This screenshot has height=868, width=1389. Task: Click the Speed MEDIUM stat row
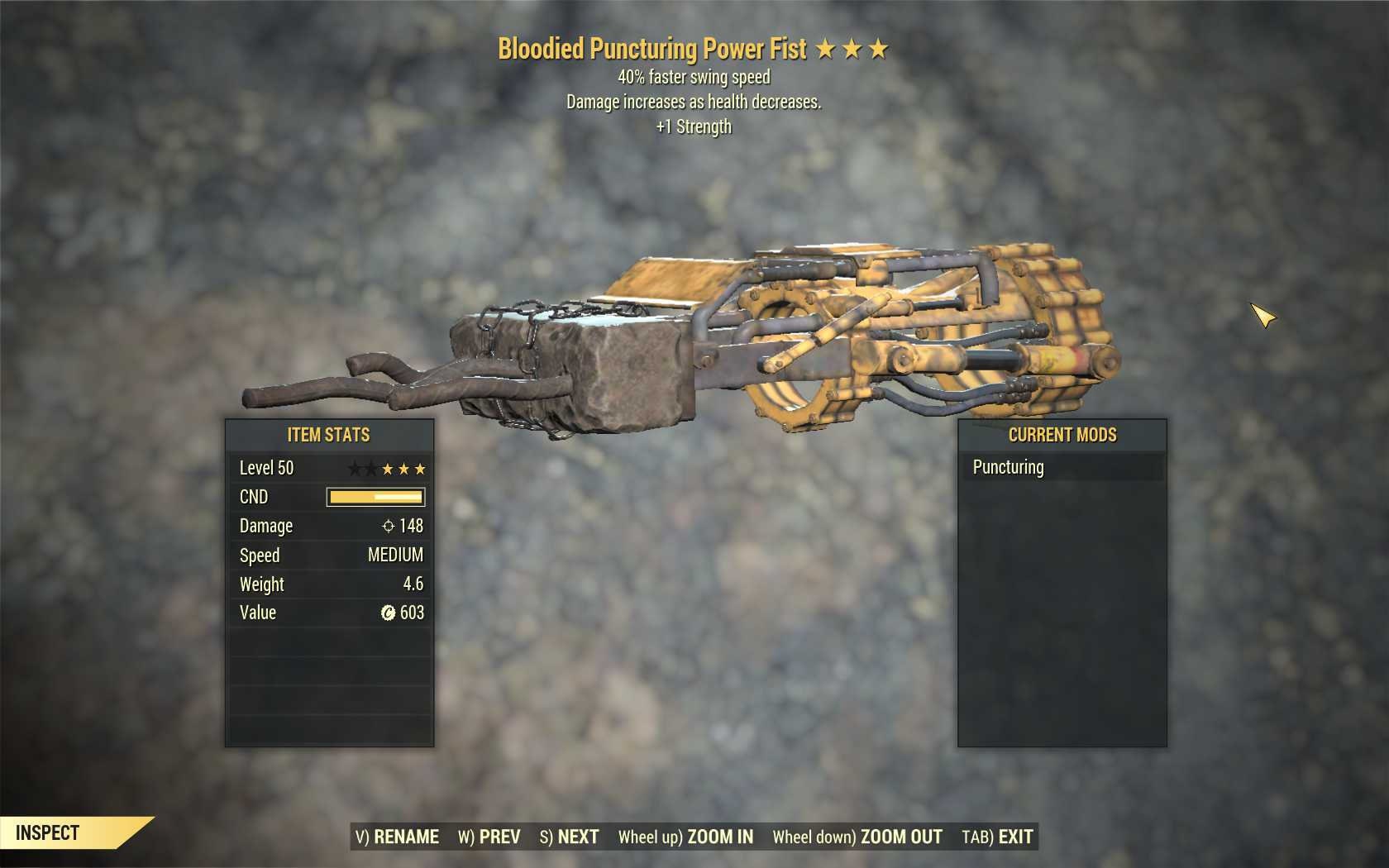point(331,555)
